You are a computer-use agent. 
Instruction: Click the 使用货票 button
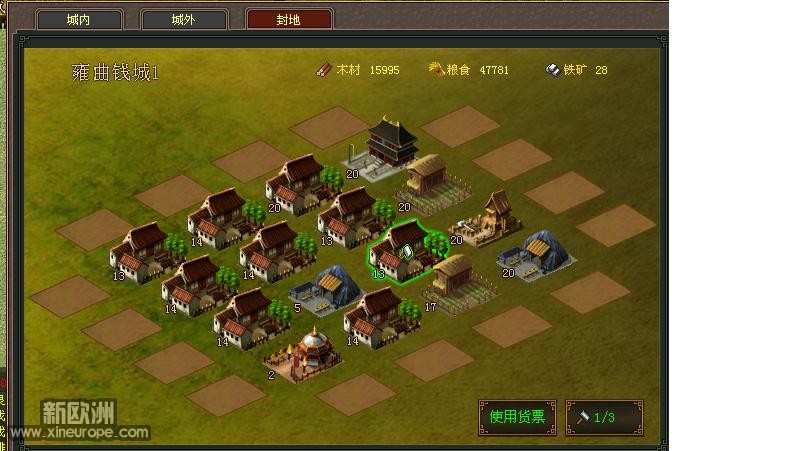click(517, 417)
